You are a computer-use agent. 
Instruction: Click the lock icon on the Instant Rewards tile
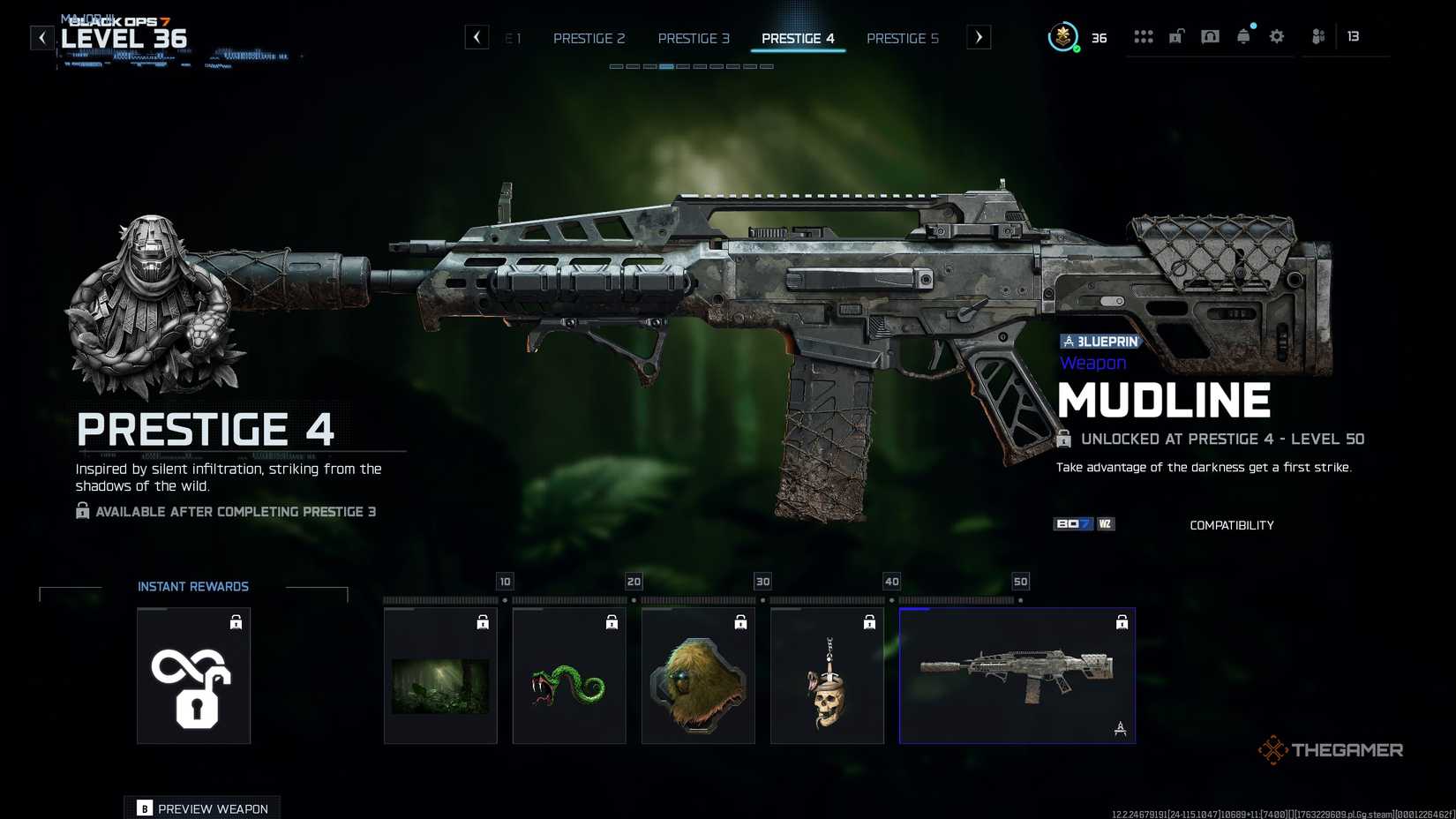(x=236, y=622)
